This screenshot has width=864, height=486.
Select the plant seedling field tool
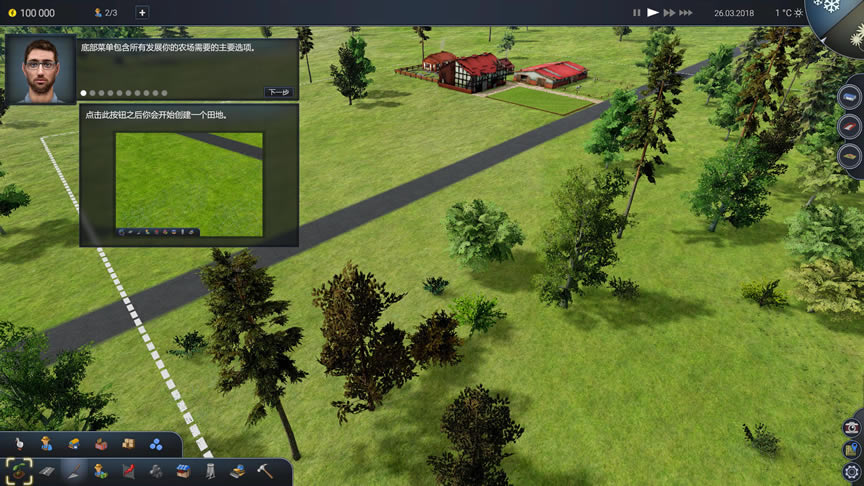click(19, 470)
